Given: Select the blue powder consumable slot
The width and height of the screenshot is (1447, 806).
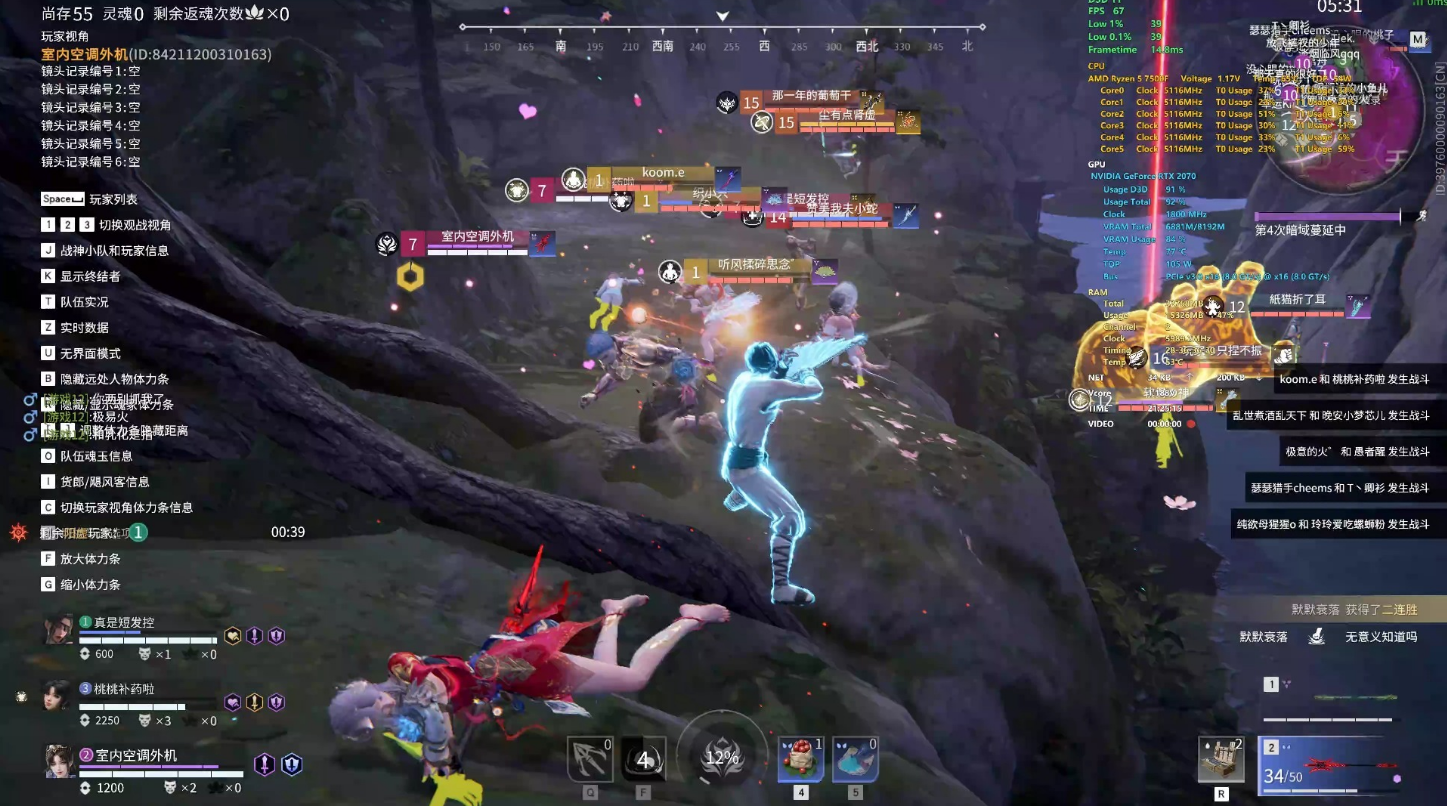Looking at the screenshot, I should coord(855,759).
